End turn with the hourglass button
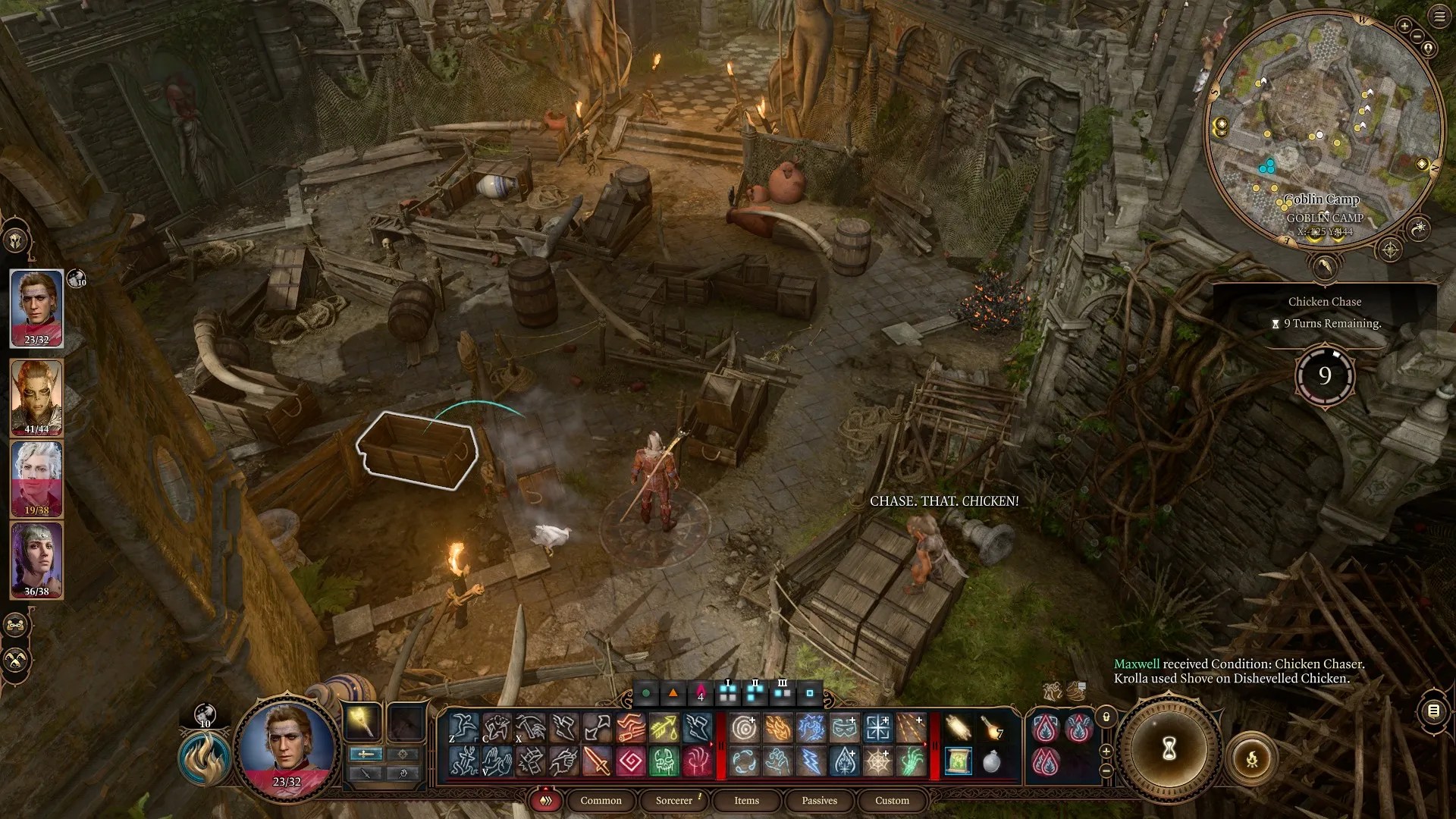 click(x=1169, y=749)
